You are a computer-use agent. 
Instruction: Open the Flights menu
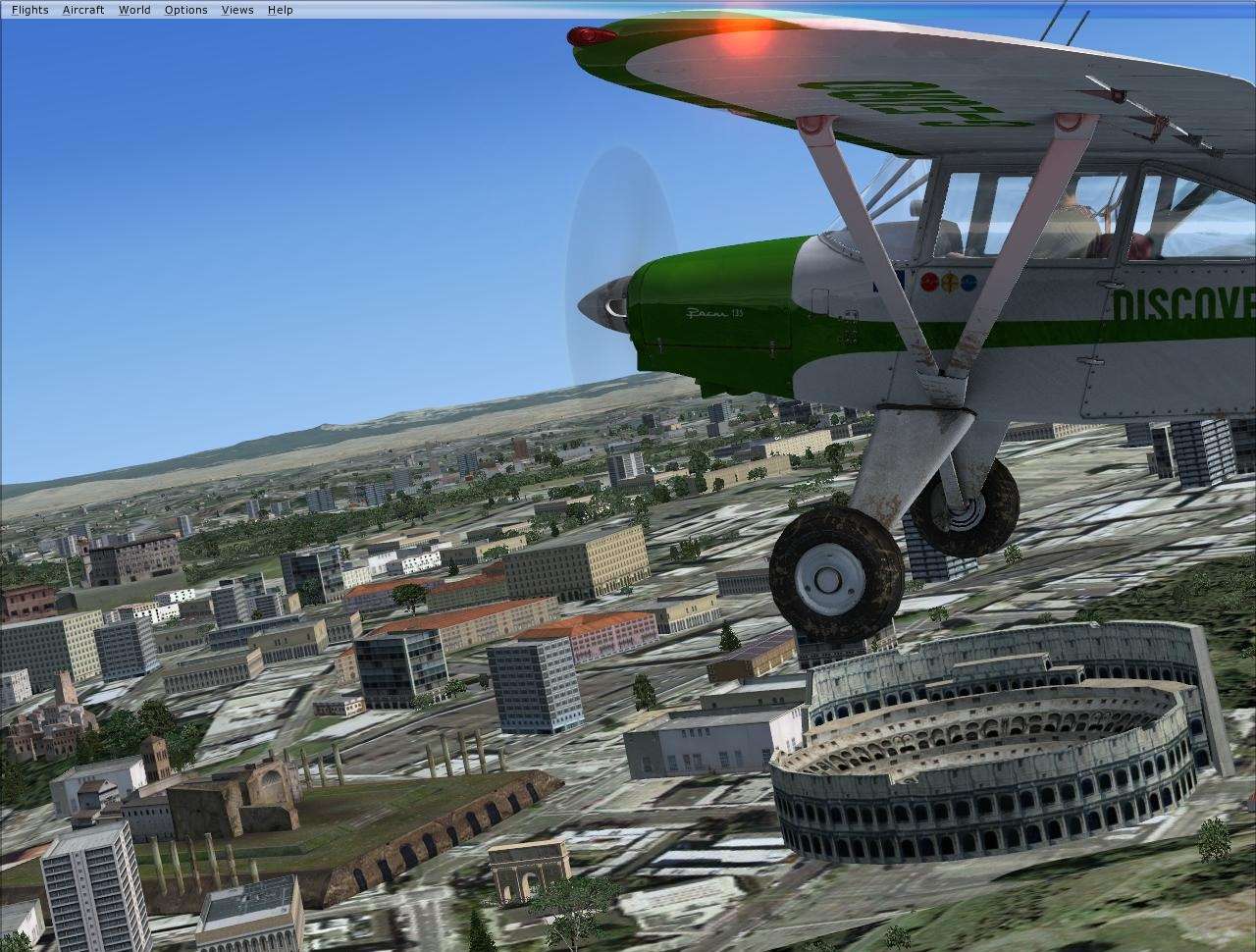[x=28, y=9]
